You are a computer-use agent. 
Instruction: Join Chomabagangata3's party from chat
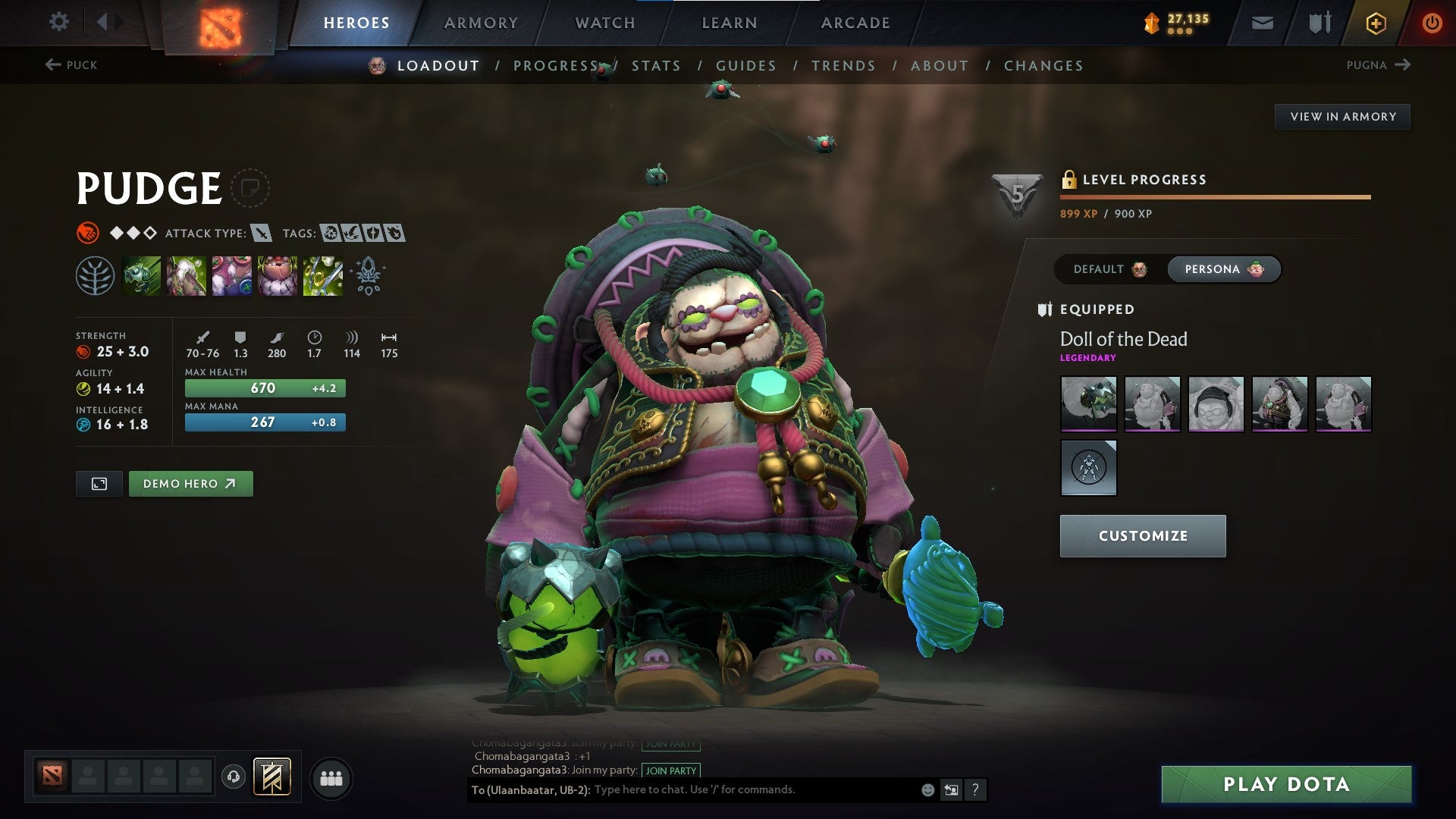(670, 770)
